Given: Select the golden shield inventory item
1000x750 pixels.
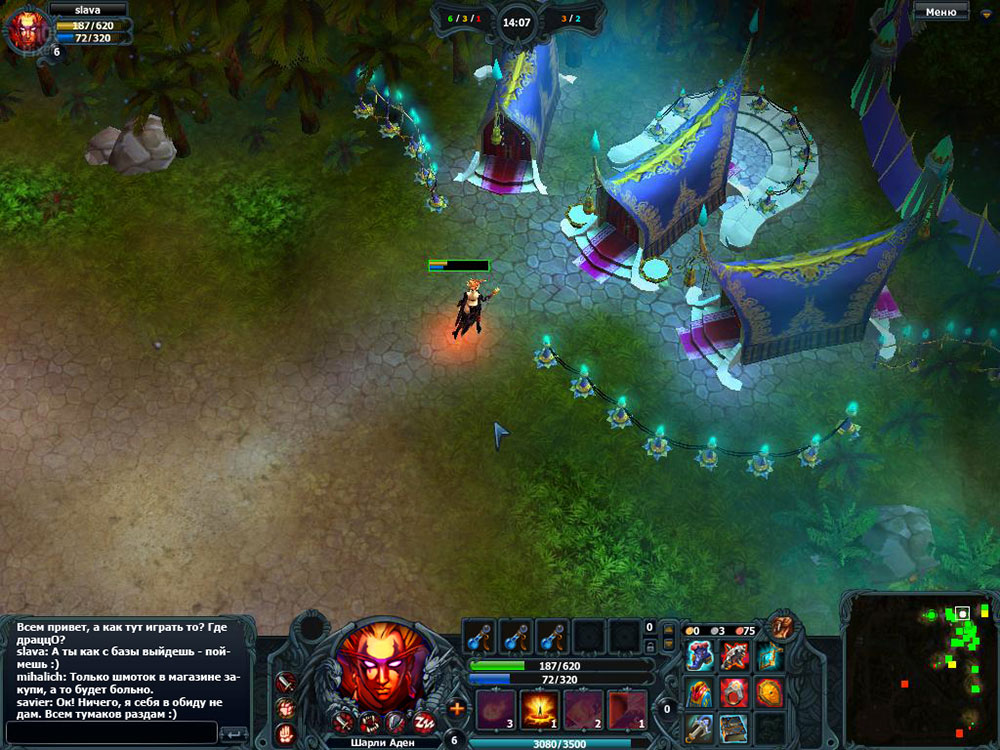Looking at the screenshot, I should (x=769, y=691).
